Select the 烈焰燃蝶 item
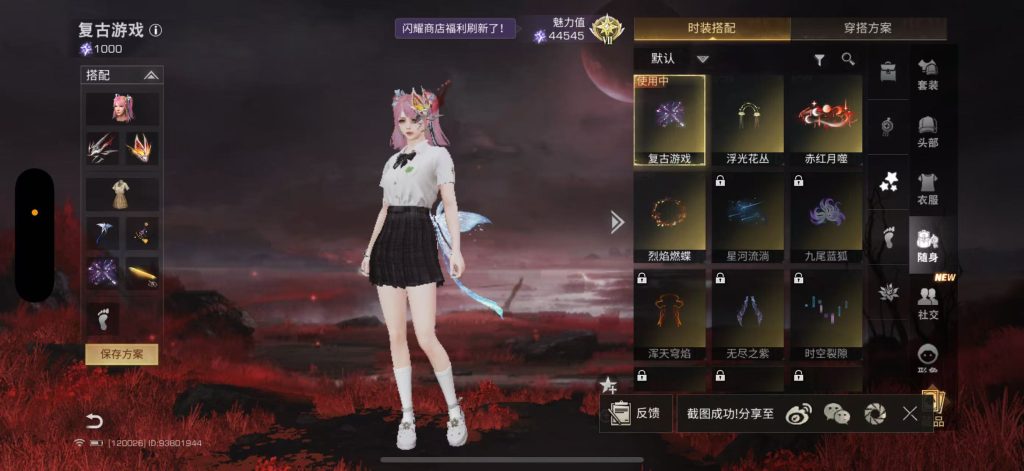The width and height of the screenshot is (1024, 471). 669,218
